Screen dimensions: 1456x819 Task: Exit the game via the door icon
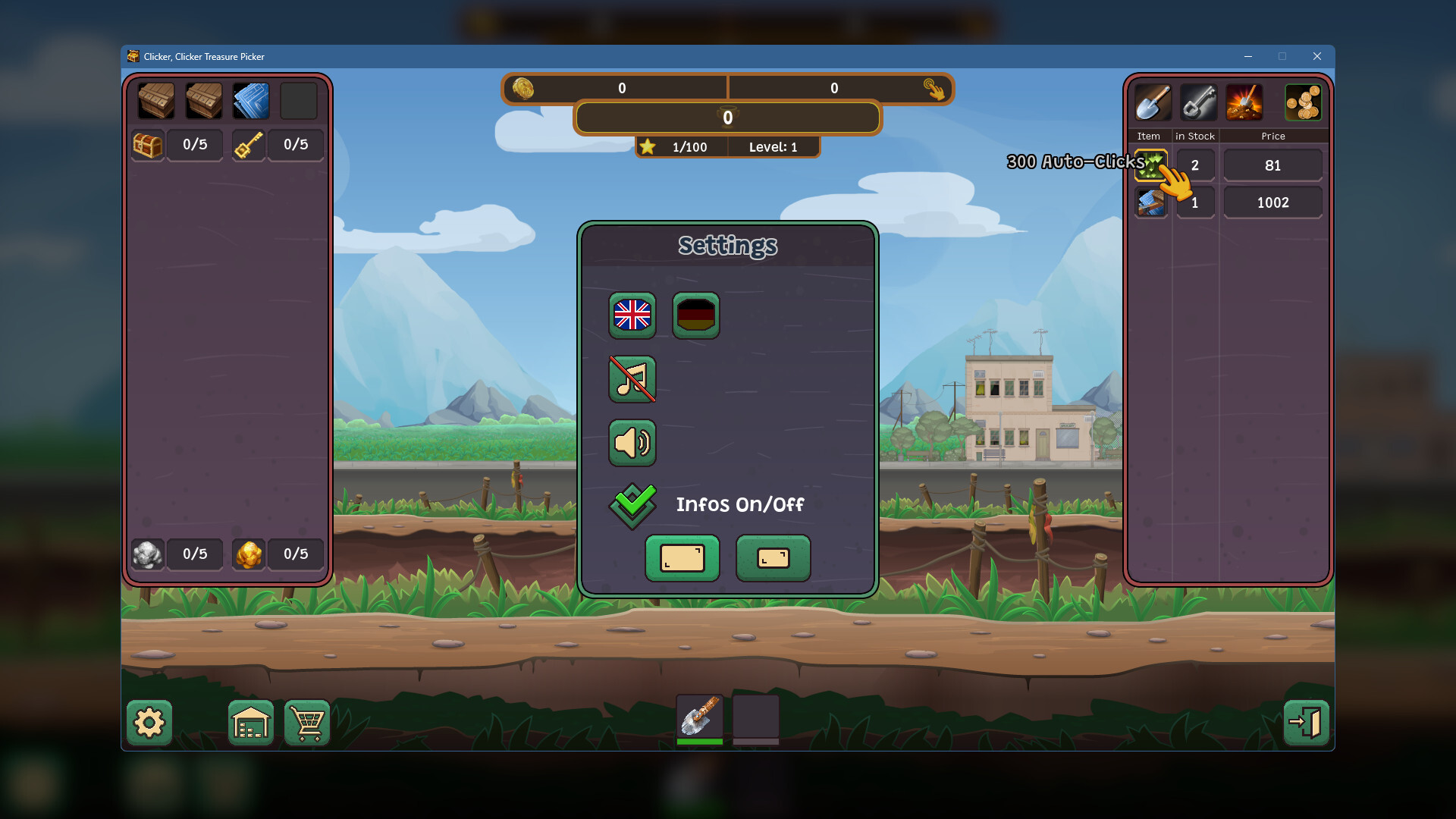click(x=1306, y=723)
